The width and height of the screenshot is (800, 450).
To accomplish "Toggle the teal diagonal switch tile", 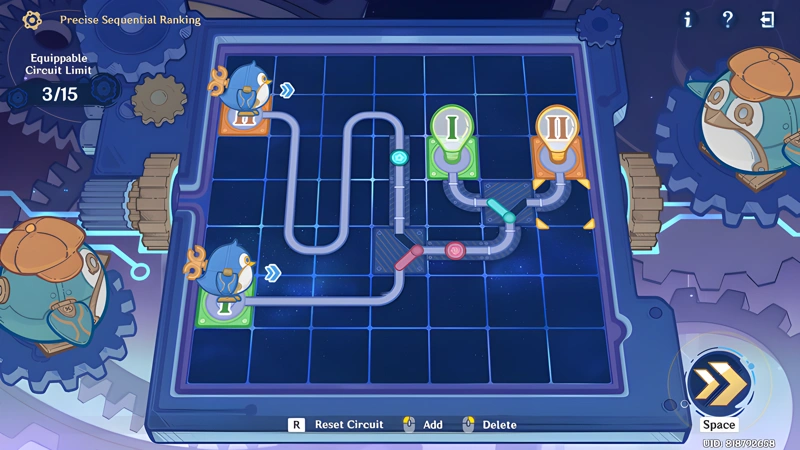I will point(501,209).
